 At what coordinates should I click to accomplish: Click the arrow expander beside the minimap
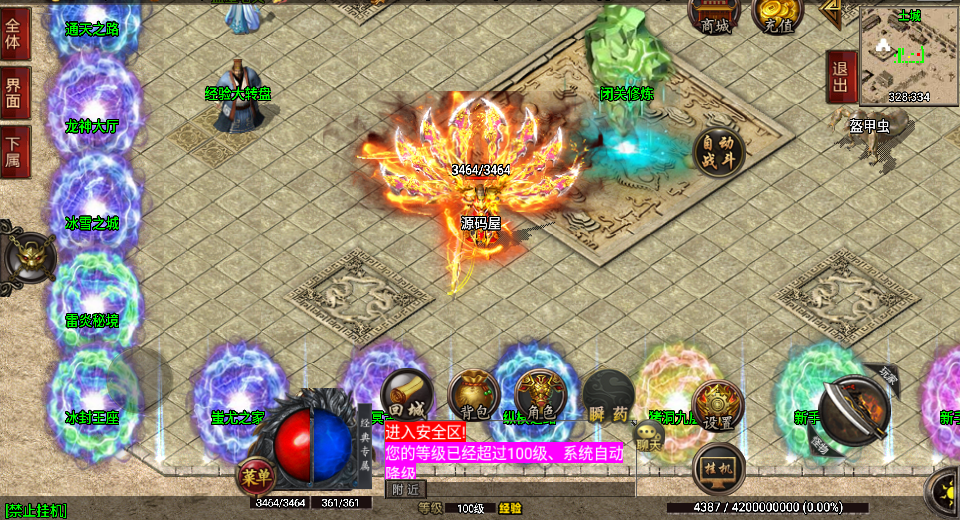pyautogui.click(x=831, y=10)
